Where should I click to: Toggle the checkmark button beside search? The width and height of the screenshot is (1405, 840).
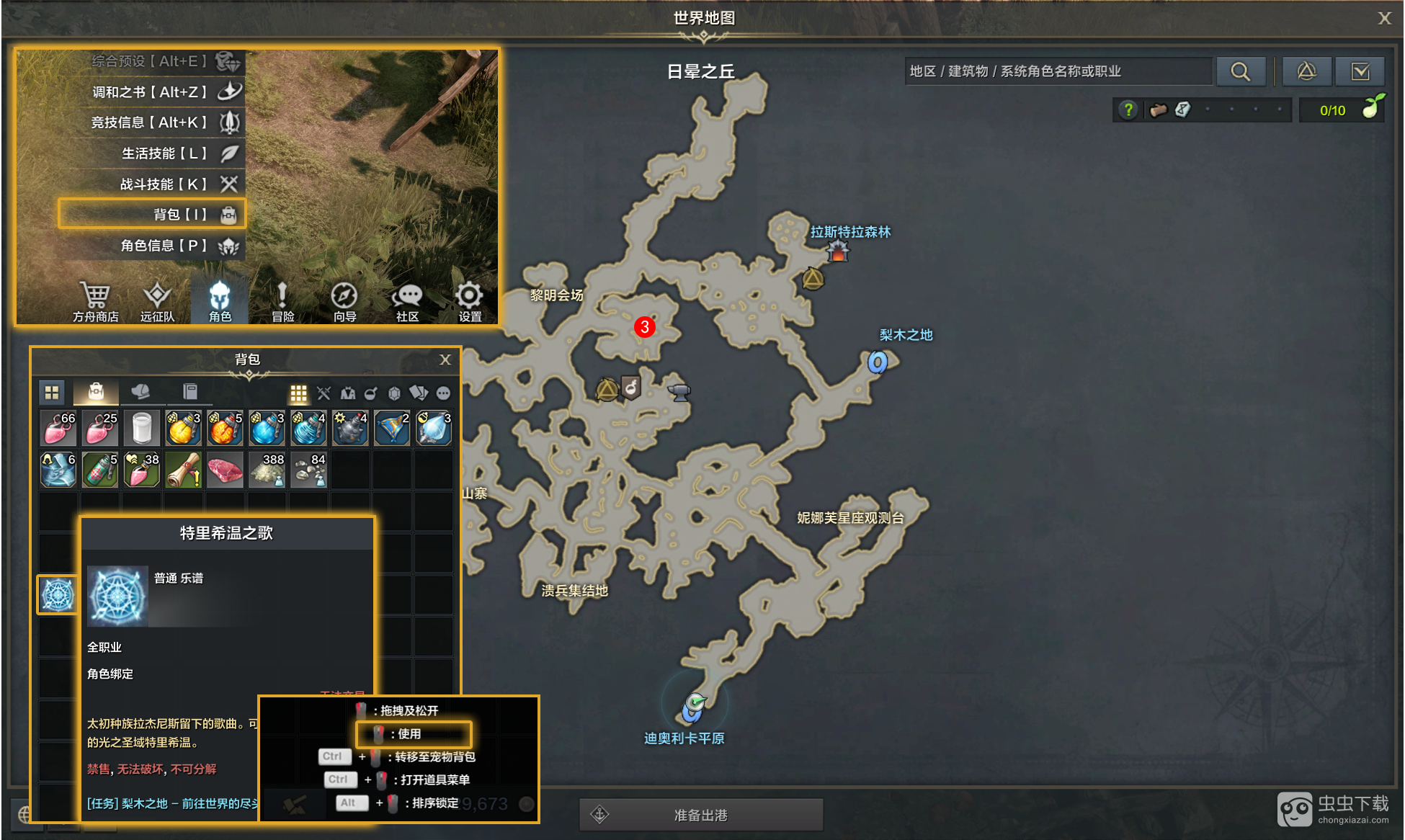(1360, 71)
